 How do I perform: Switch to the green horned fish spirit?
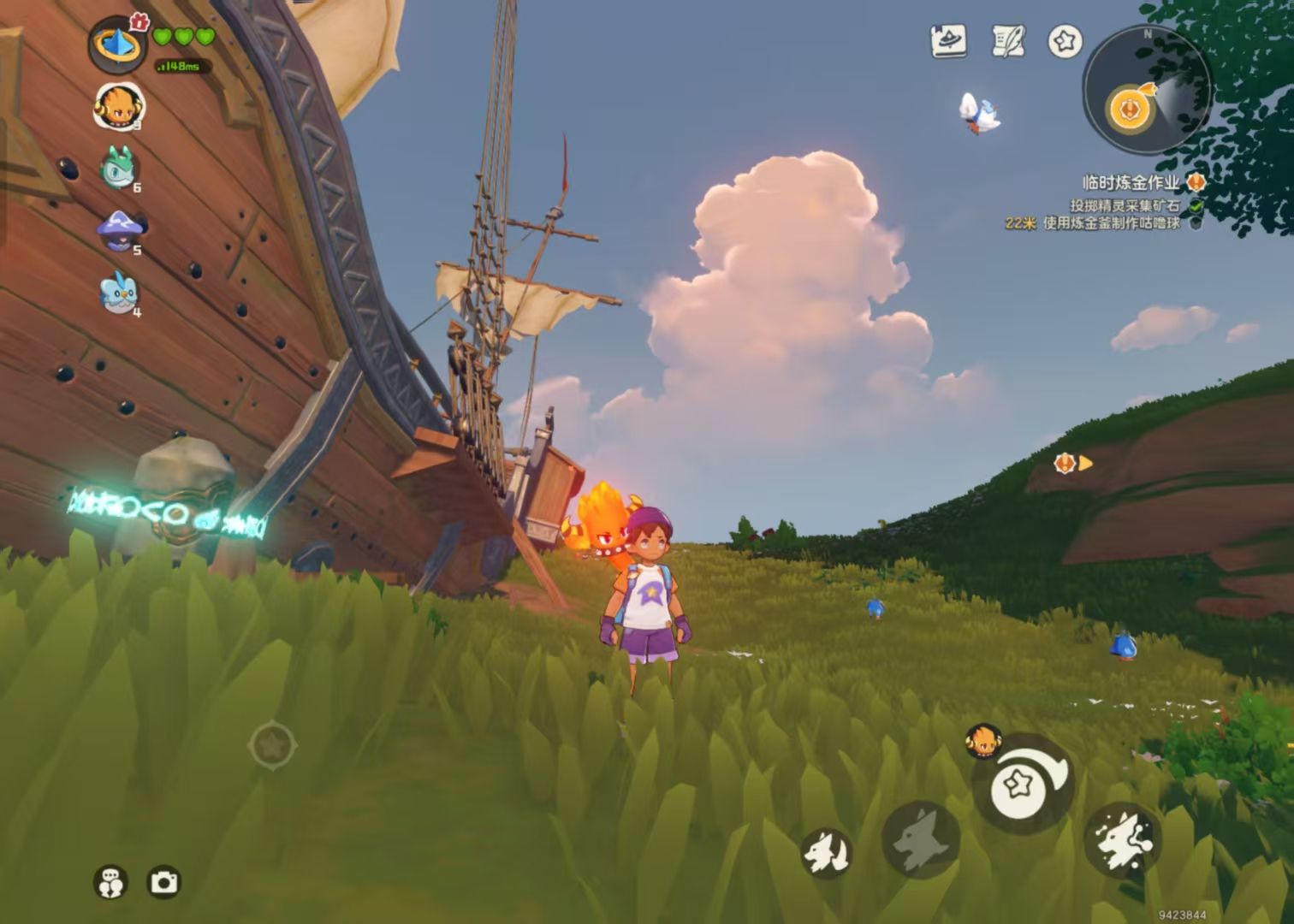coord(118,167)
